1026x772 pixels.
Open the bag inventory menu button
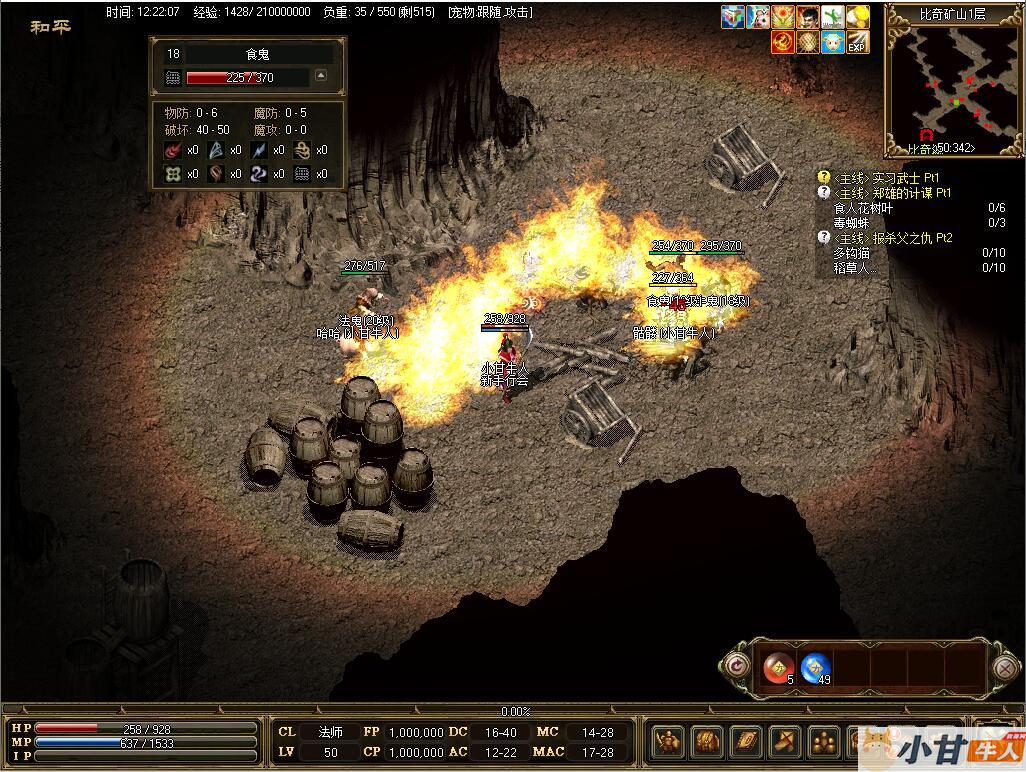pos(705,741)
